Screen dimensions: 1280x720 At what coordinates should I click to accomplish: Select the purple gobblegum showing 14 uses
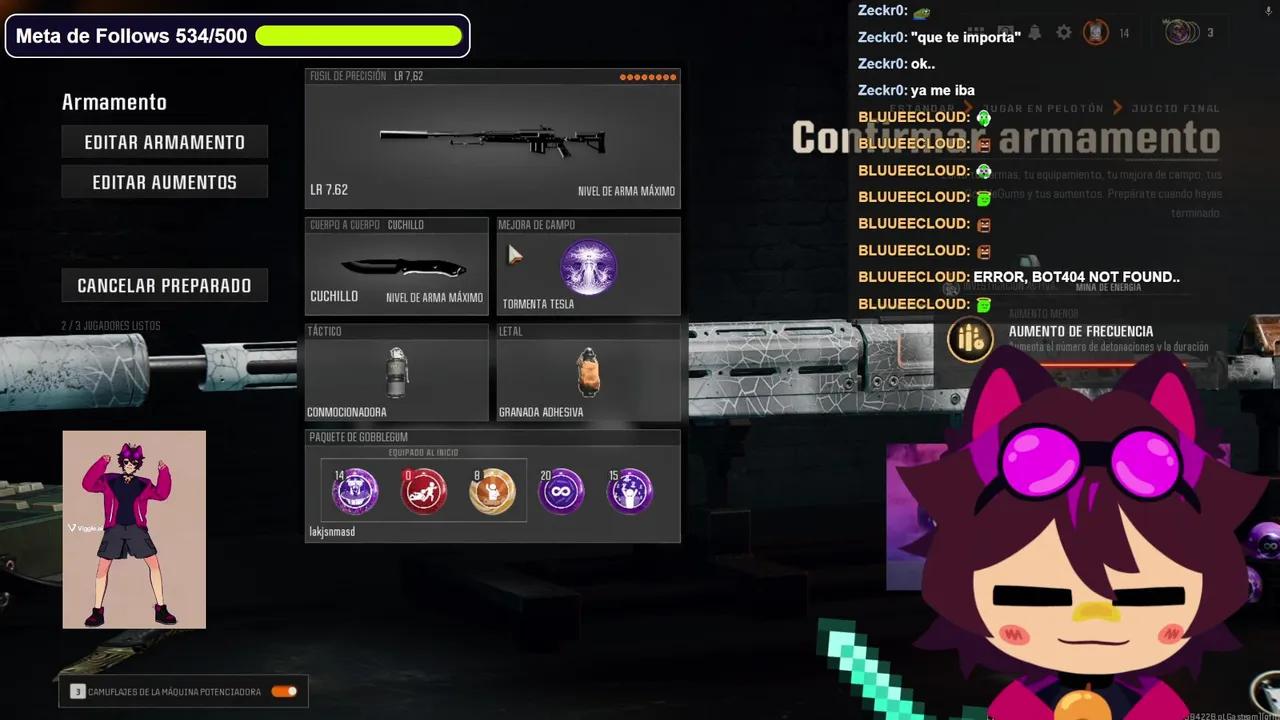tap(353, 489)
